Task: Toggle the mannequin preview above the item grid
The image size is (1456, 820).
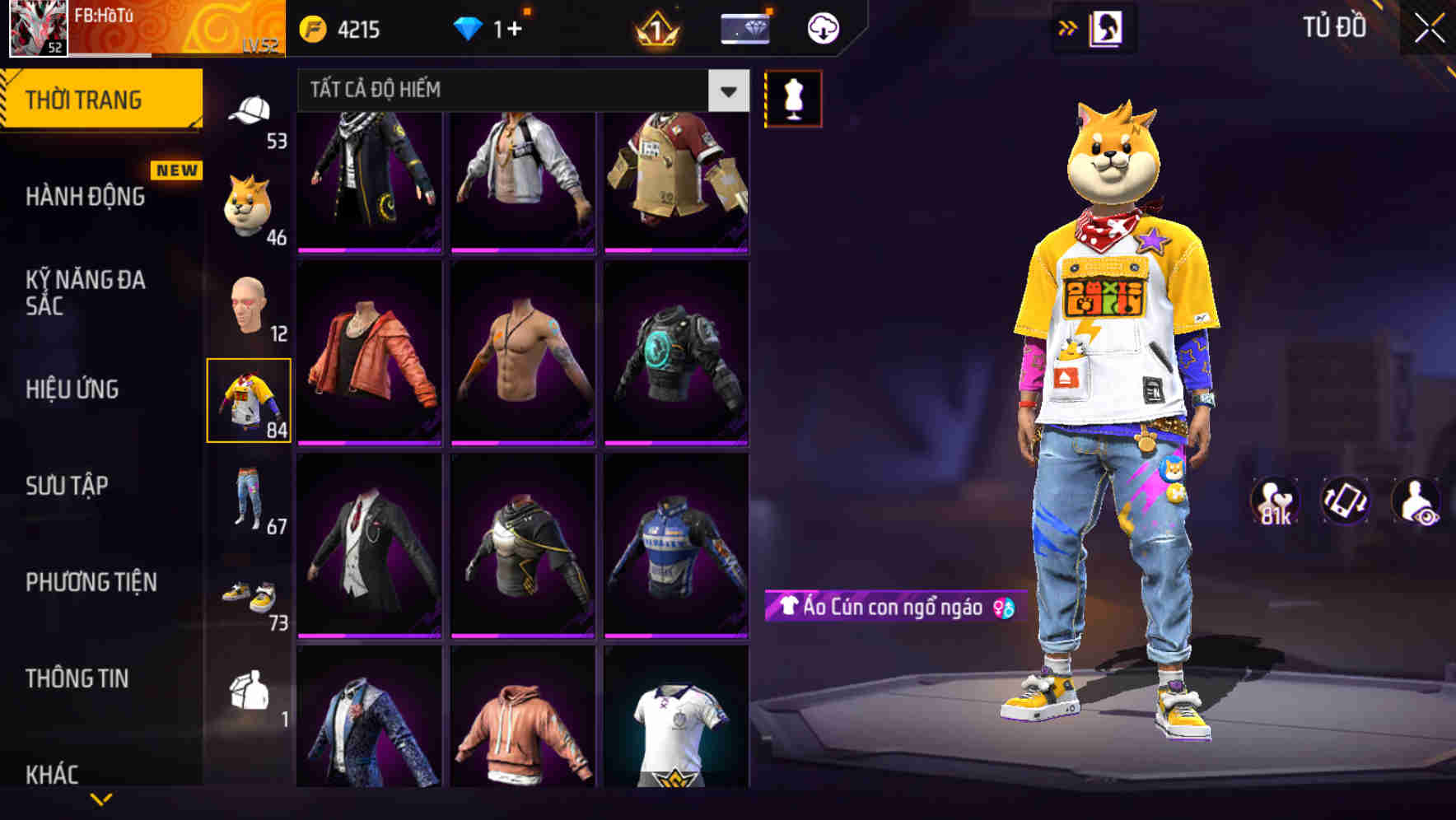Action: 793,97
